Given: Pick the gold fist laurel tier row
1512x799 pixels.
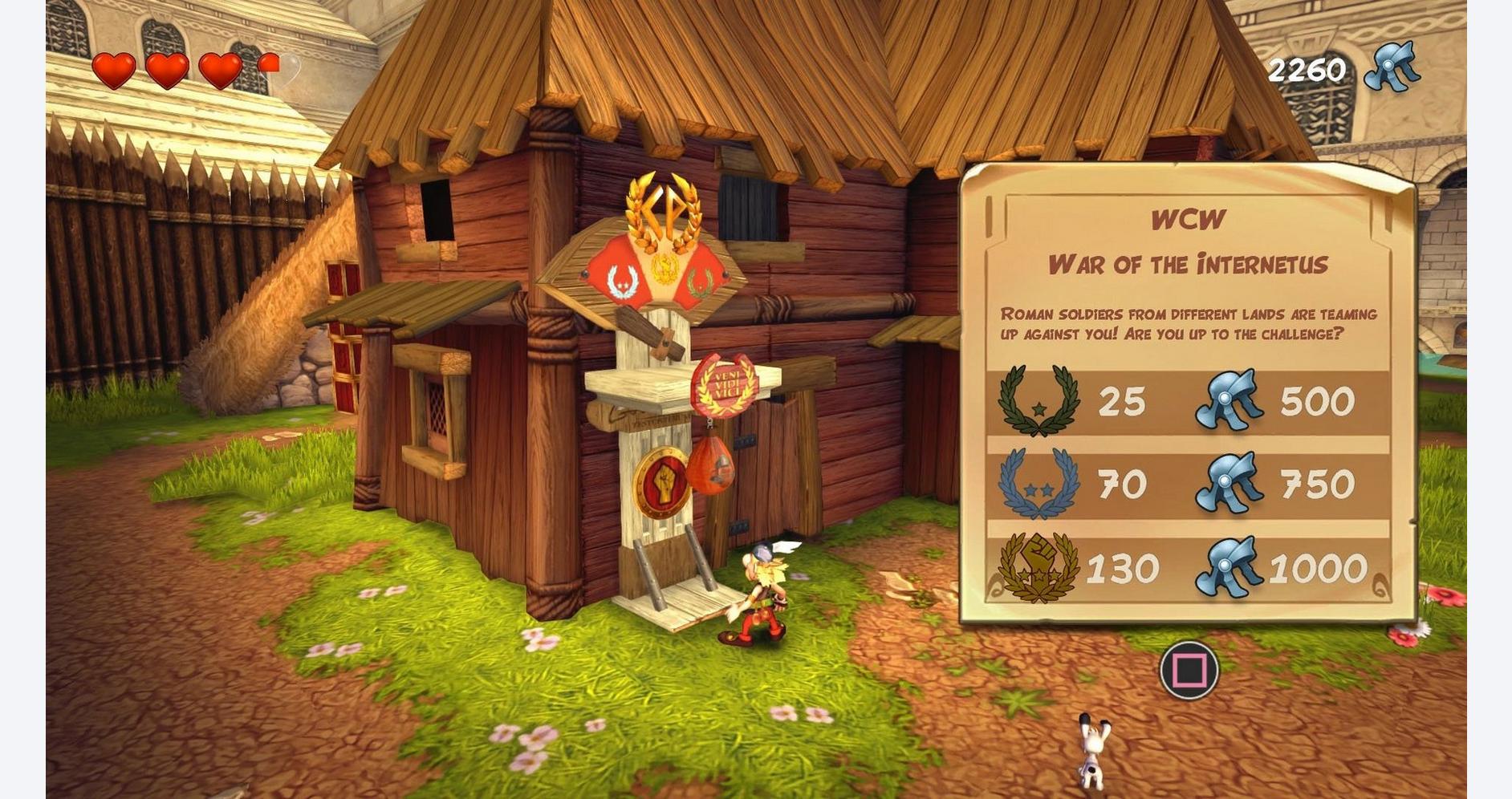Looking at the screenshot, I should tap(1188, 569).
